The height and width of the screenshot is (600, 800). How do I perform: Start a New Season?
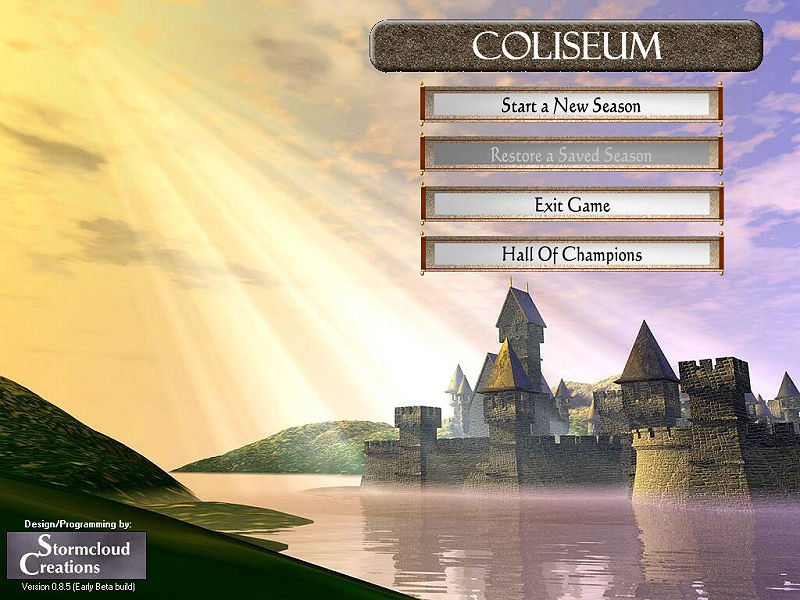(x=571, y=105)
